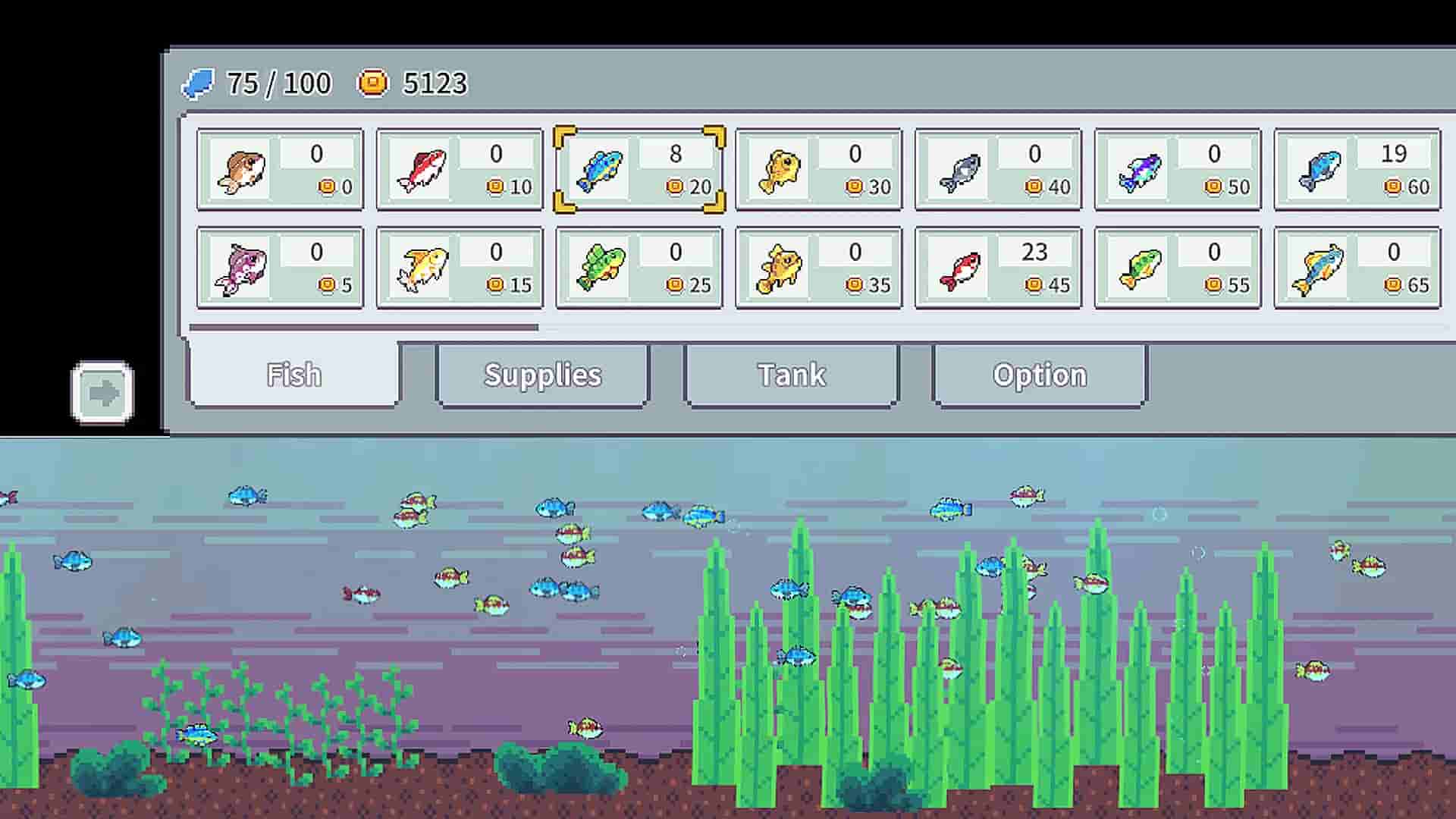
Task: Select the red fish showing quantity 23
Action: (998, 267)
